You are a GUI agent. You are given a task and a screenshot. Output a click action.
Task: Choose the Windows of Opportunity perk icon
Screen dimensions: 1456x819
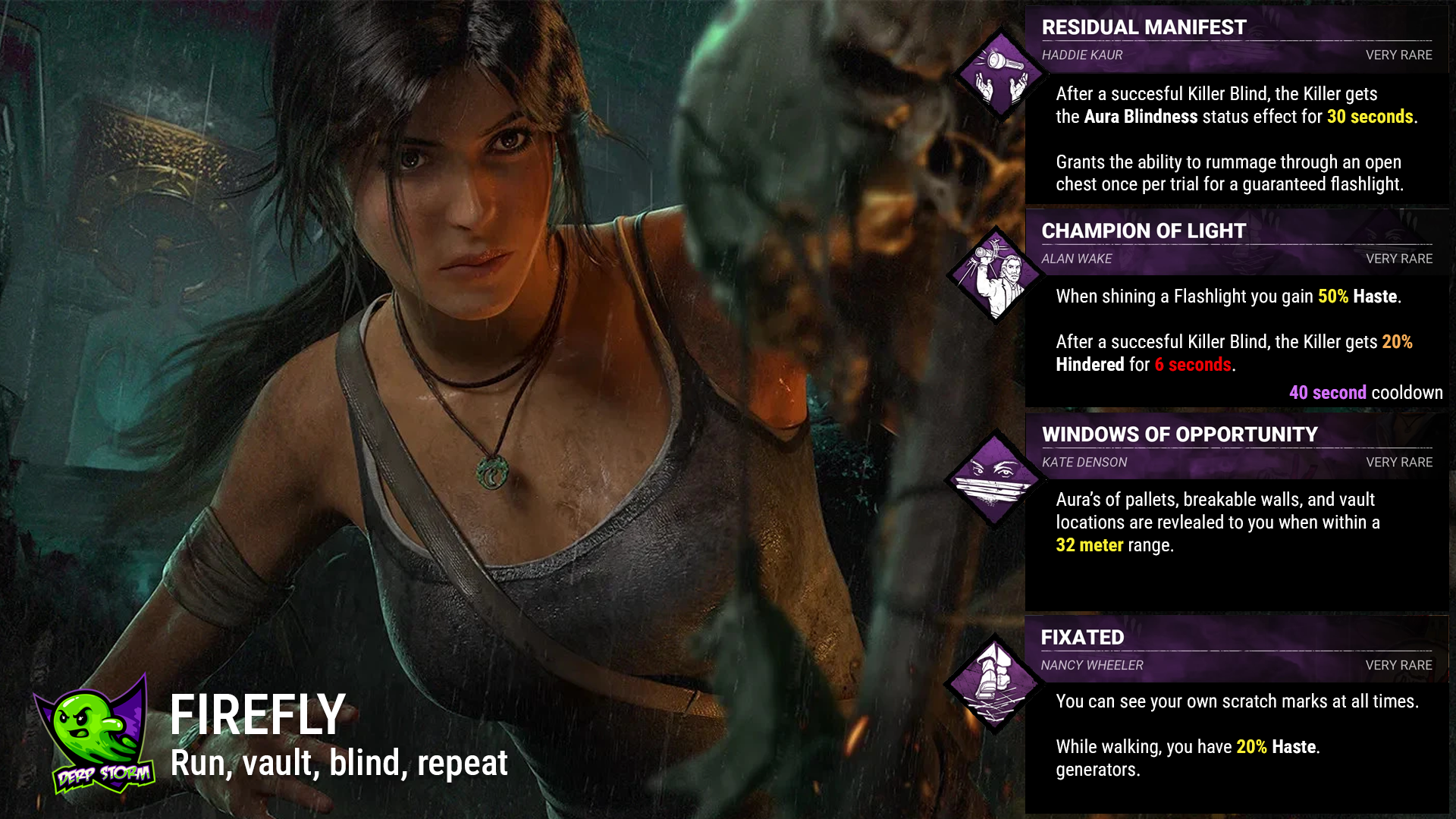[x=995, y=479]
